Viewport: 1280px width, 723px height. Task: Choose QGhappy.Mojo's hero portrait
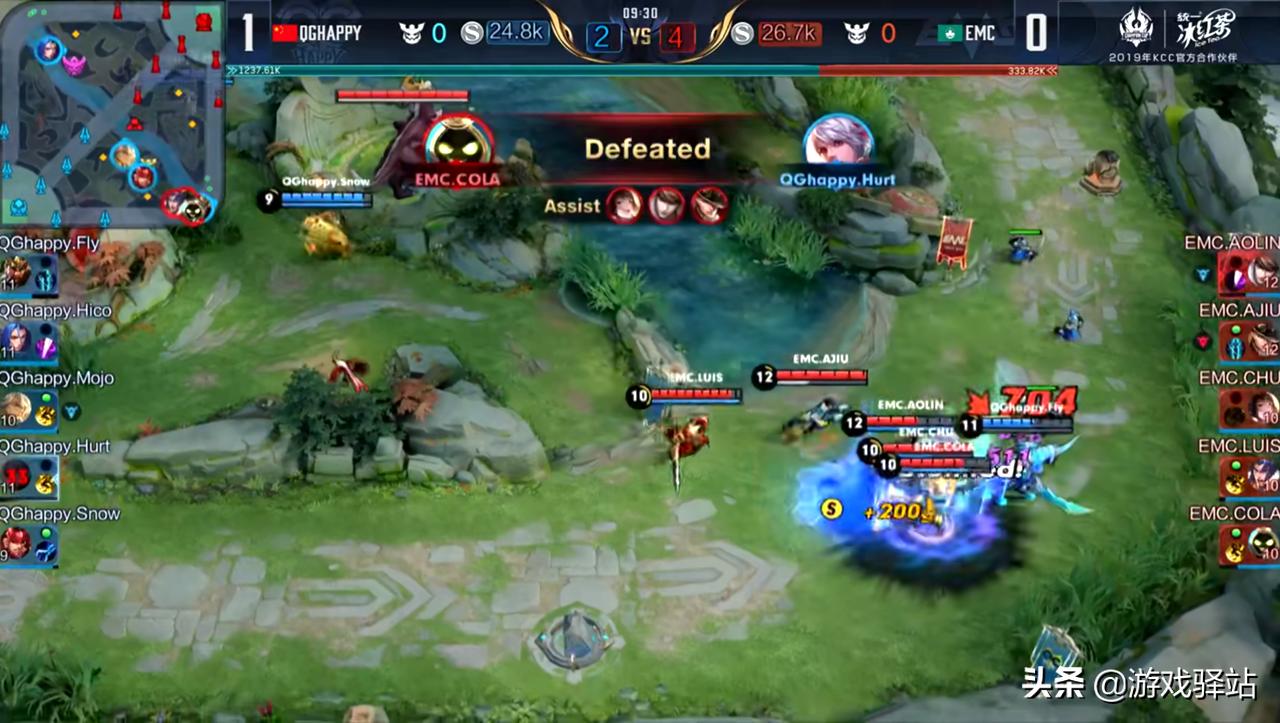point(17,408)
